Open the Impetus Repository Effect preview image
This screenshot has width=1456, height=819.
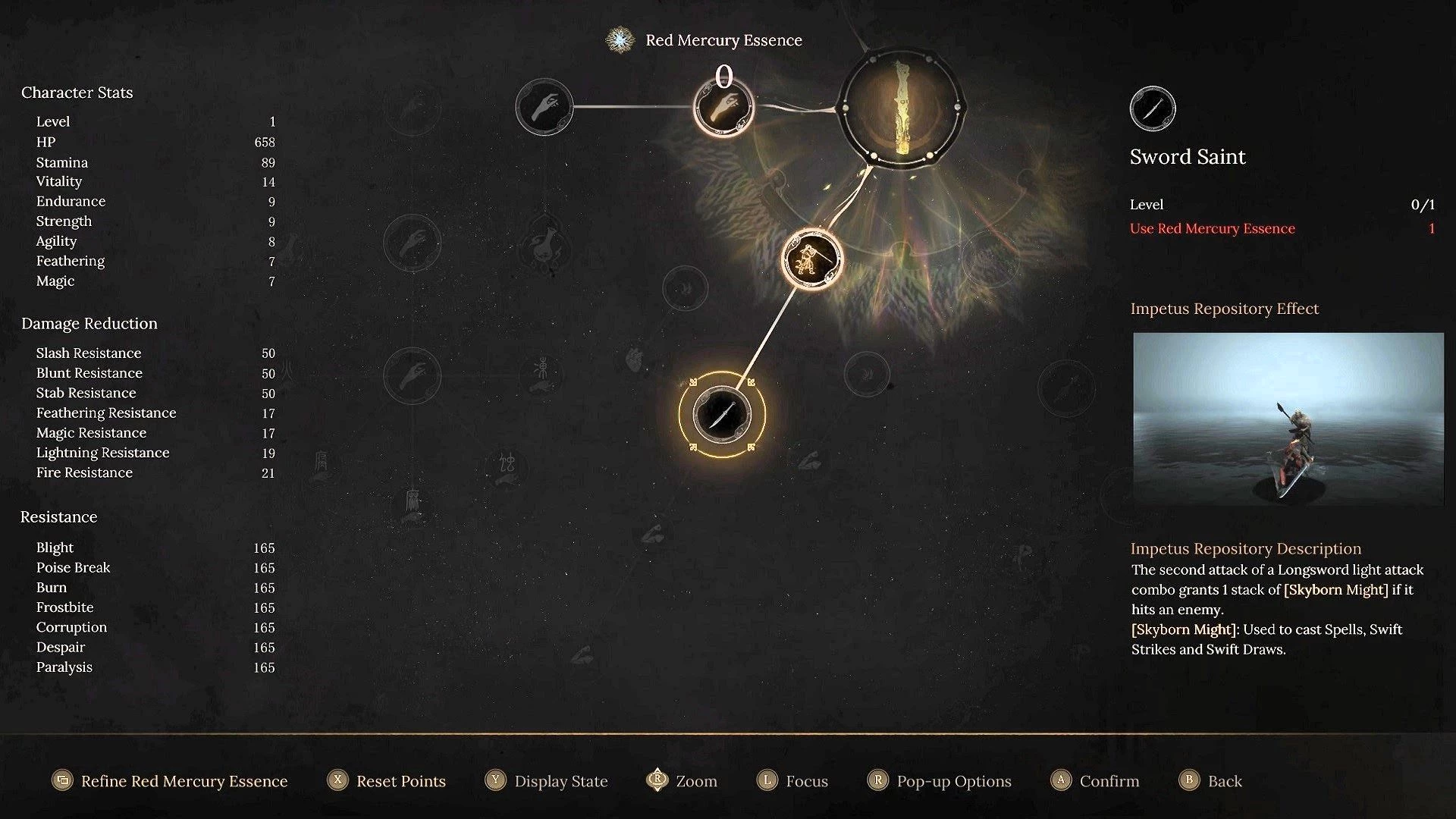pyautogui.click(x=1288, y=419)
